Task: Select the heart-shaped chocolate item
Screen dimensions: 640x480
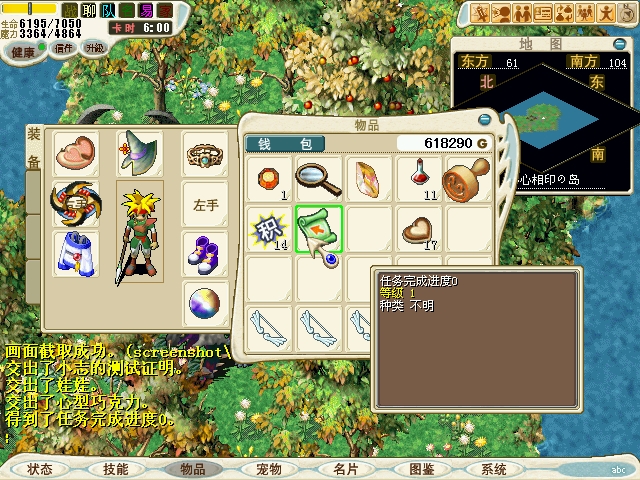Action: point(419,228)
